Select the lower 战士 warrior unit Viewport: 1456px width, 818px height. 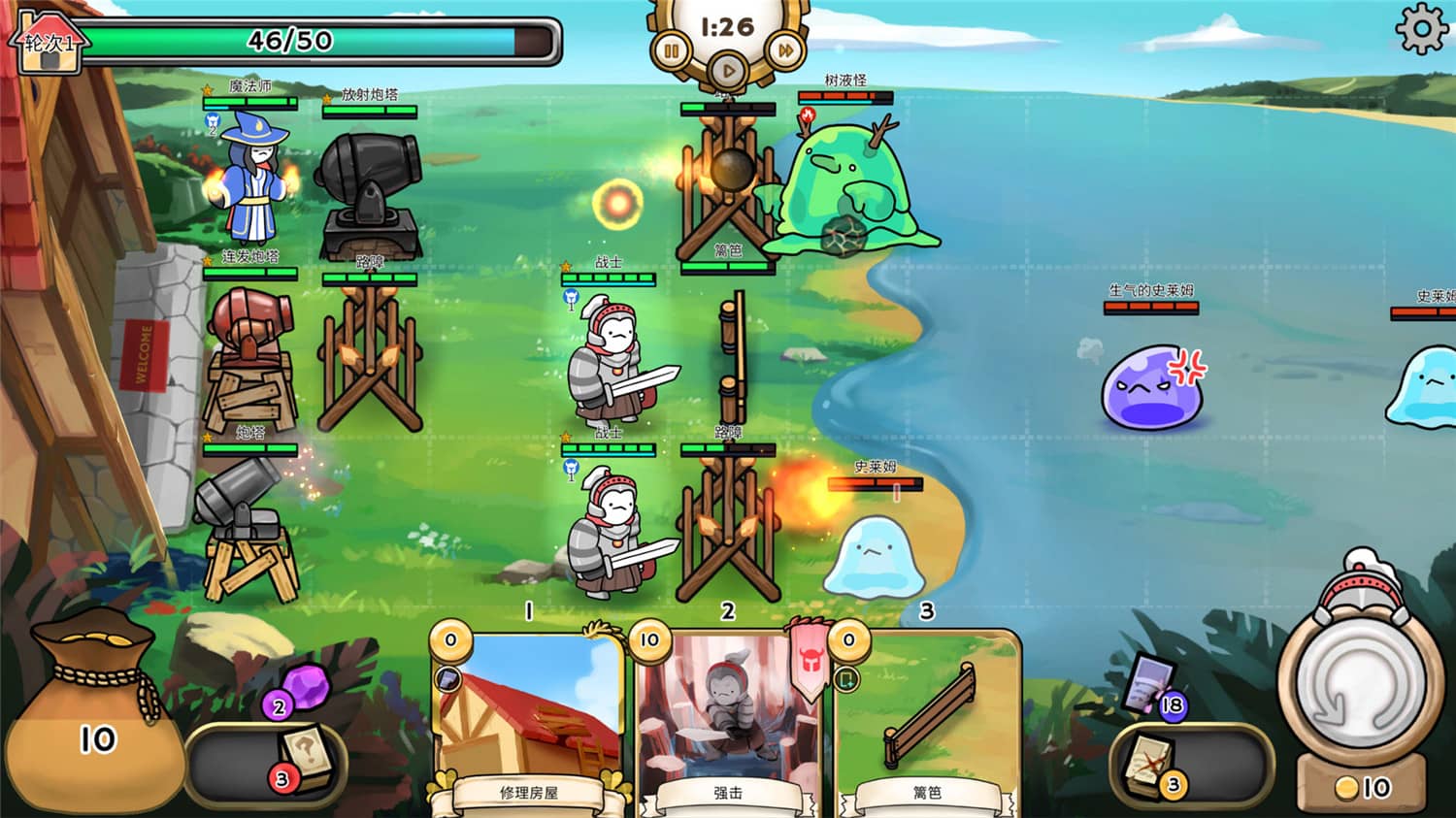click(x=610, y=534)
